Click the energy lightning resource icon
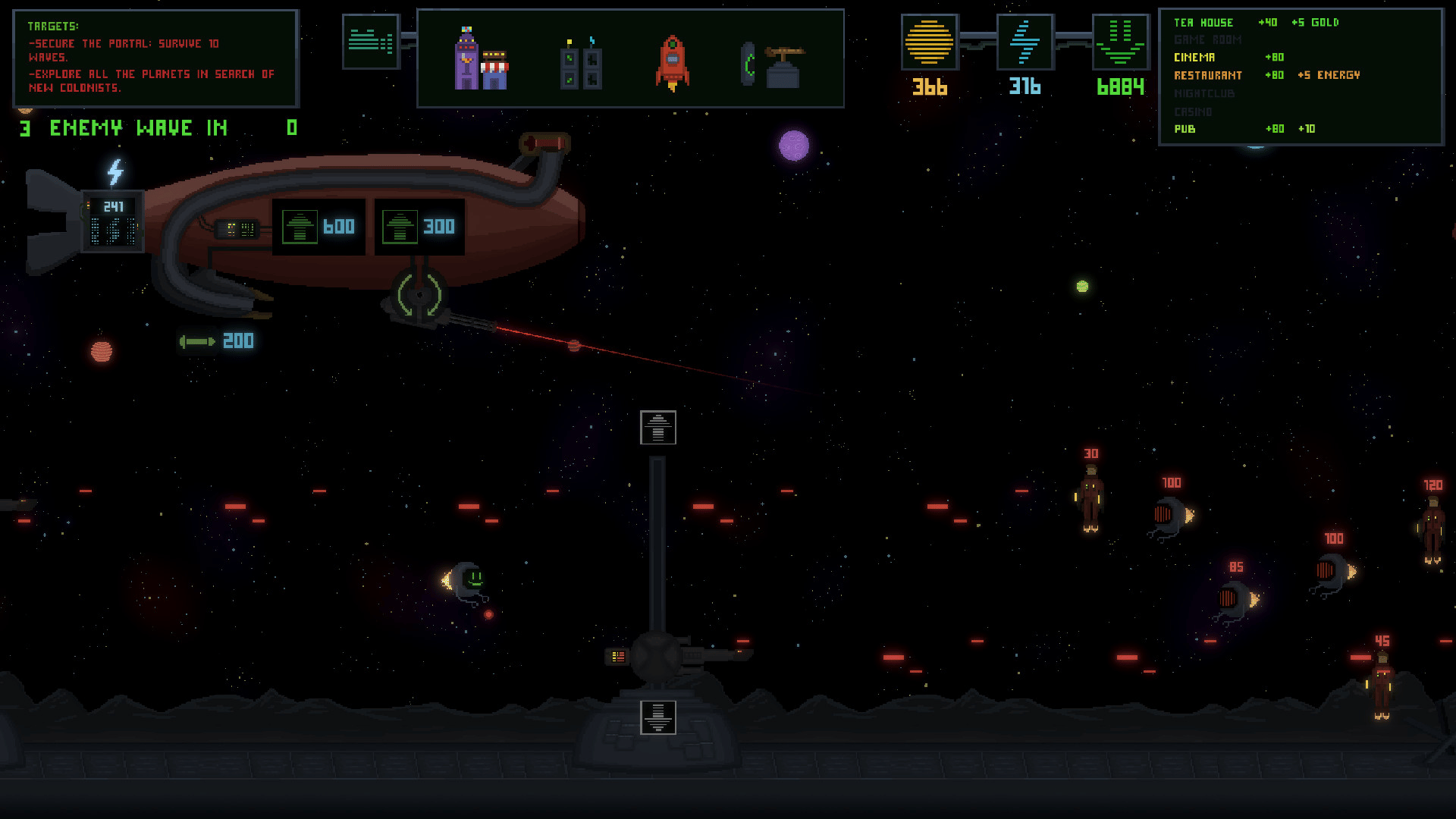 (1025, 42)
